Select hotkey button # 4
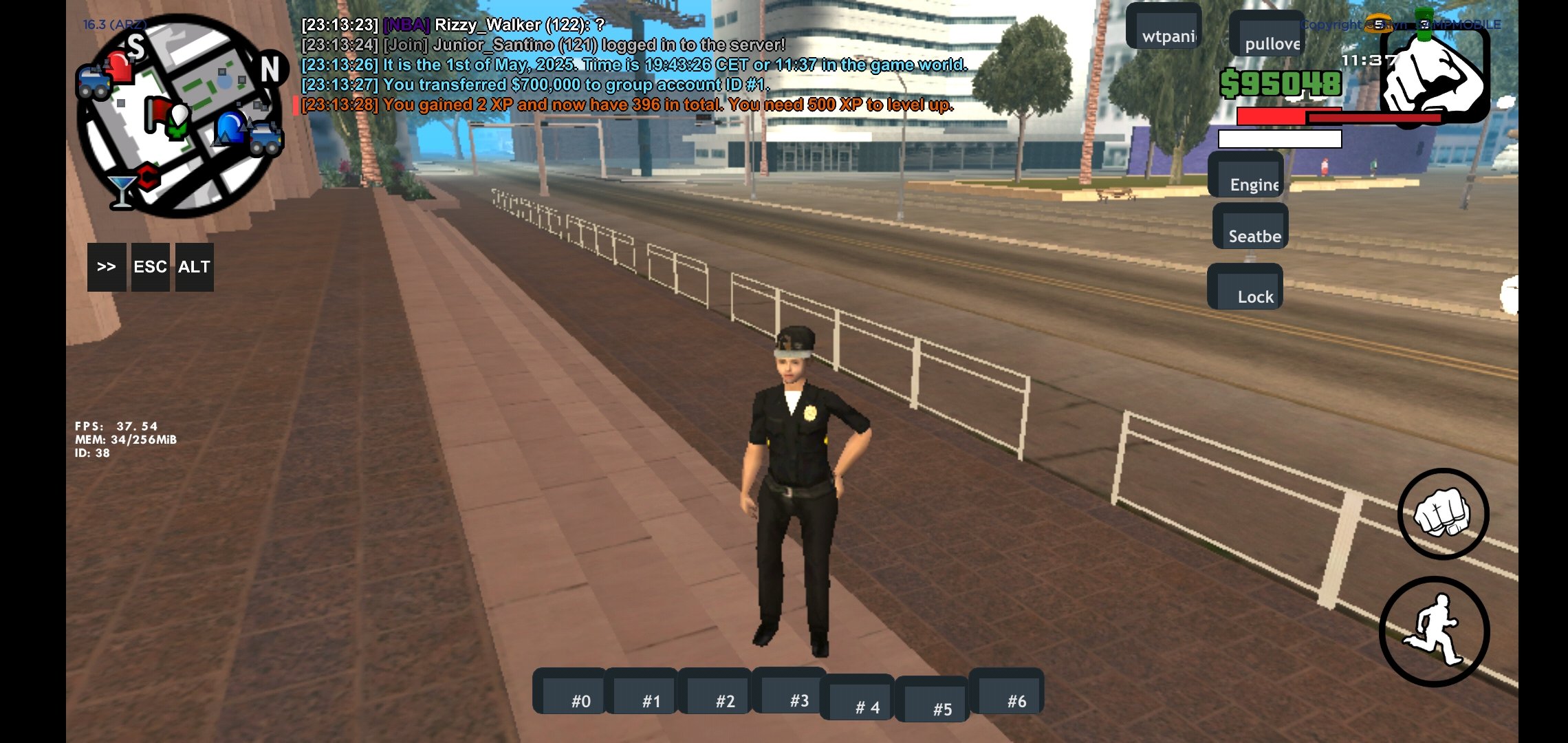Screen dimensions: 1568x743 (x=858, y=698)
